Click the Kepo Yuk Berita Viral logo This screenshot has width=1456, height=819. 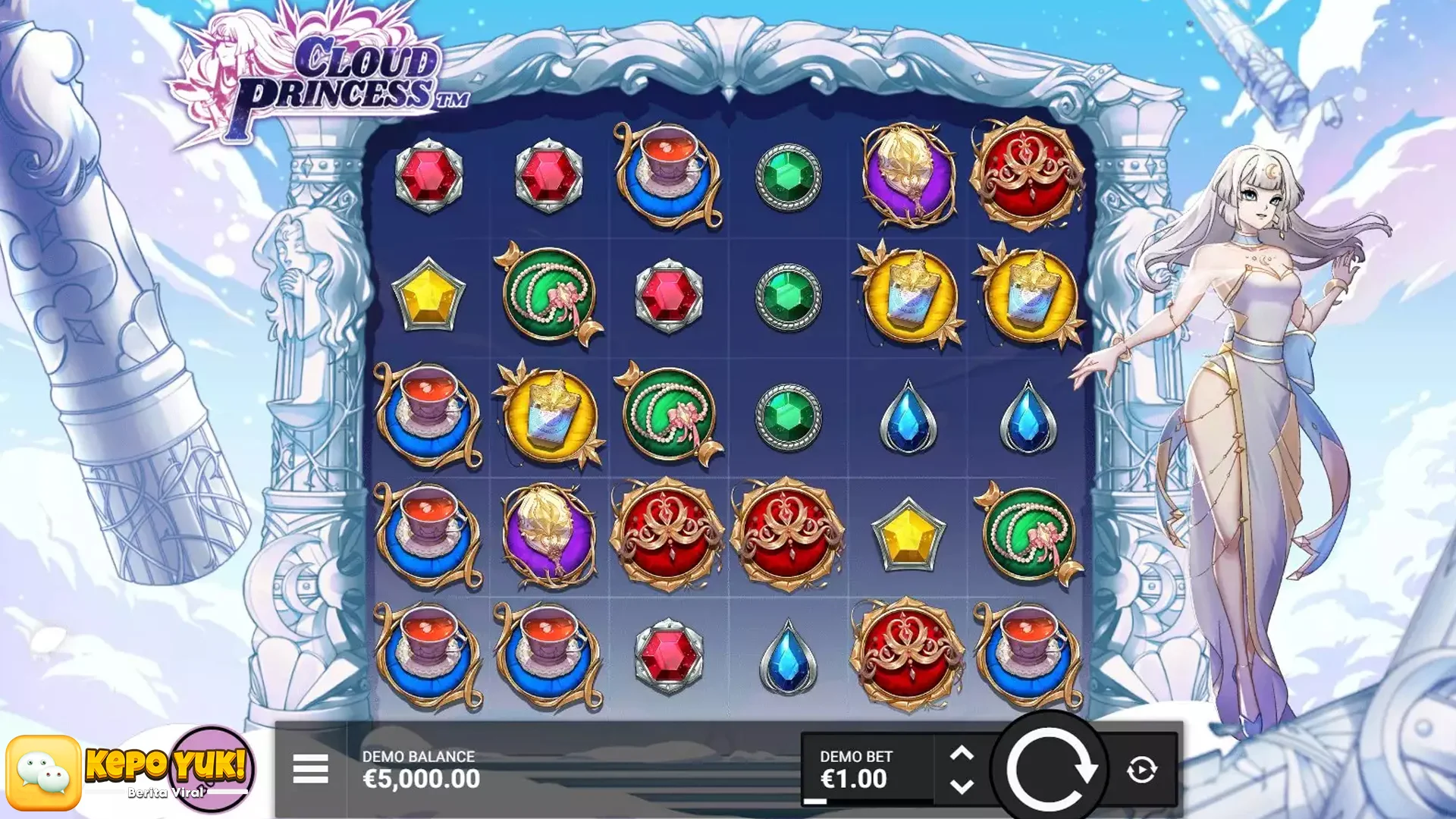167,767
